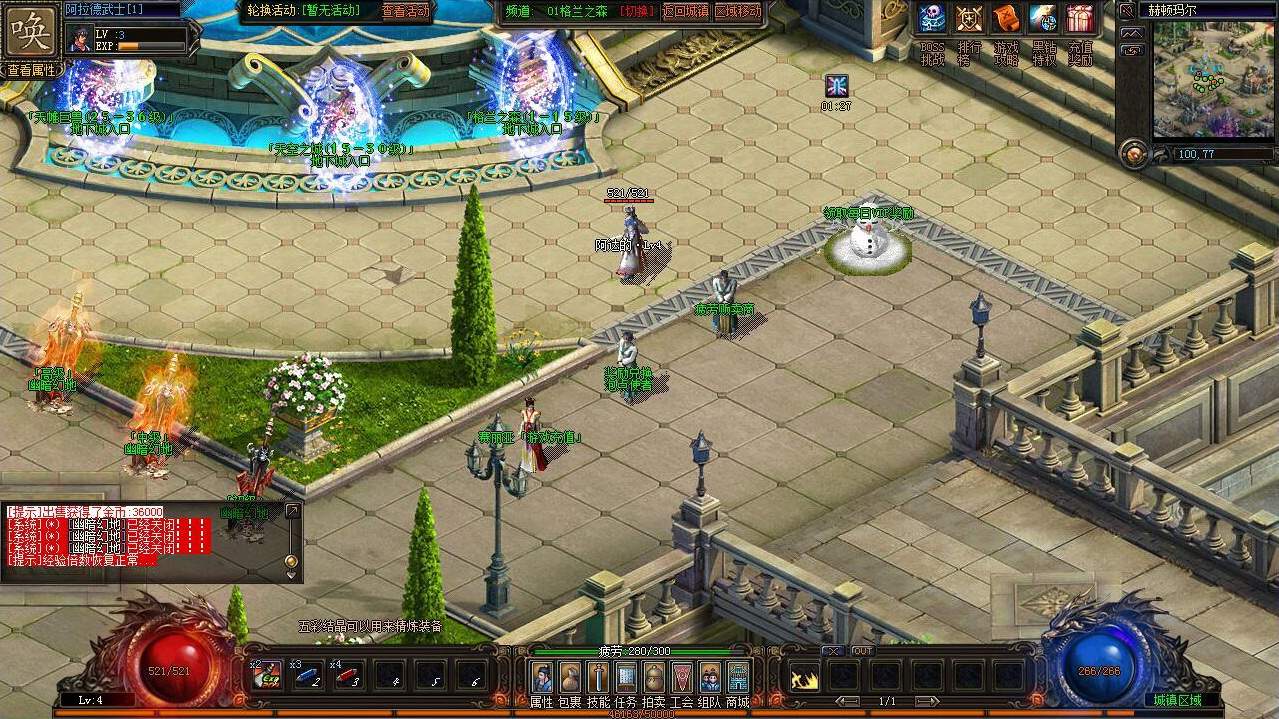Open the BOSS挑战 skull icon
The width and height of the screenshot is (1279, 719).
point(932,19)
